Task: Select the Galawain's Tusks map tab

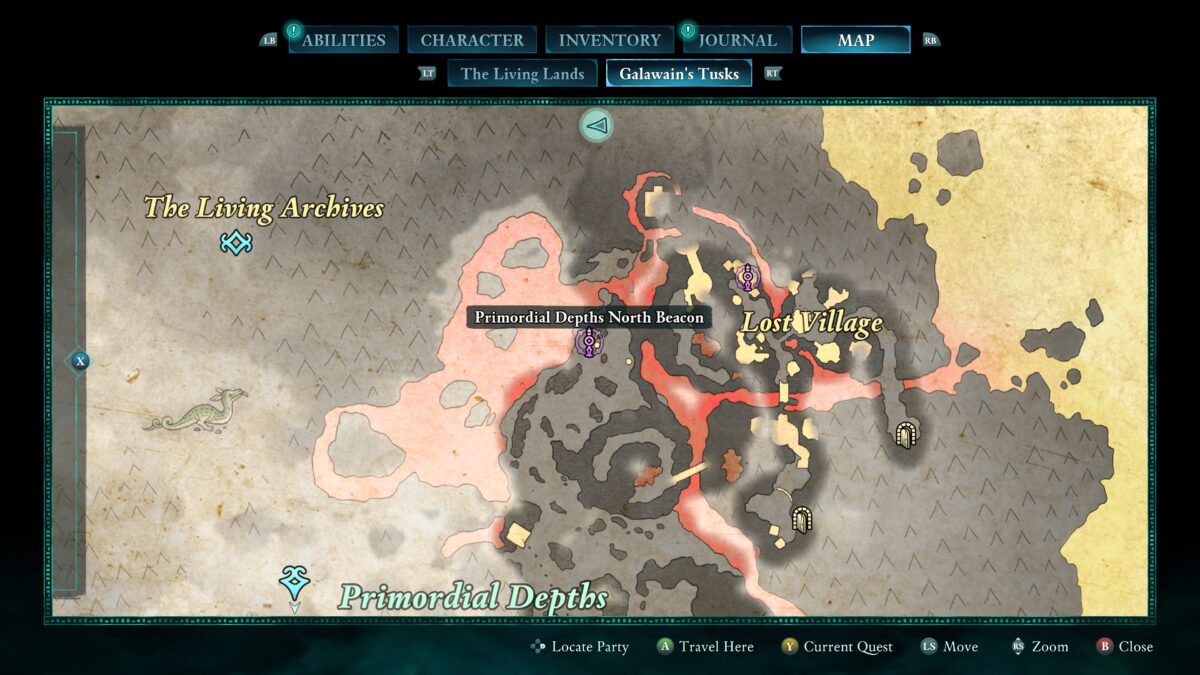Action: pos(679,73)
